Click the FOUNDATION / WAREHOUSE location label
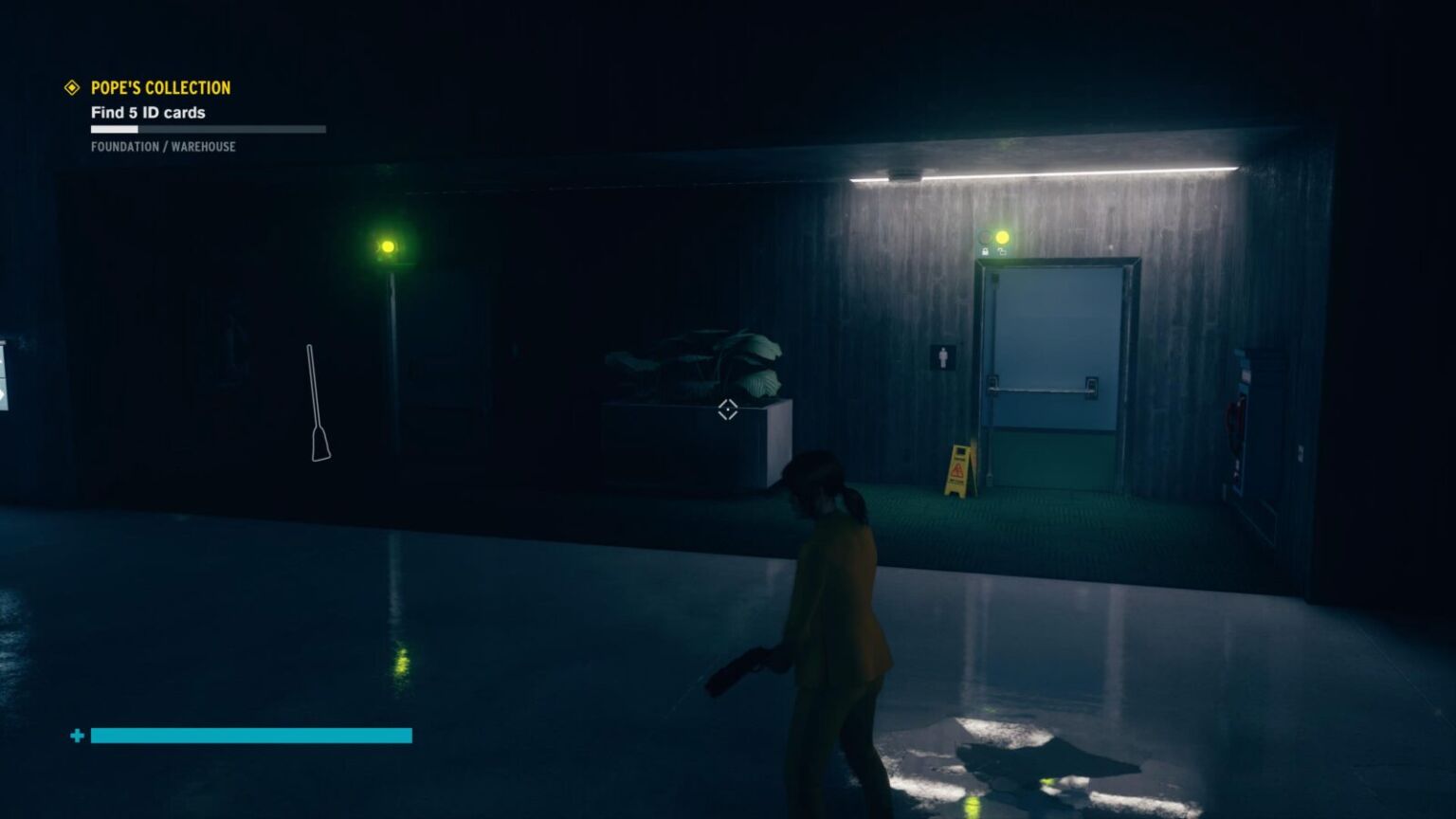This screenshot has width=1456, height=819. (x=162, y=147)
